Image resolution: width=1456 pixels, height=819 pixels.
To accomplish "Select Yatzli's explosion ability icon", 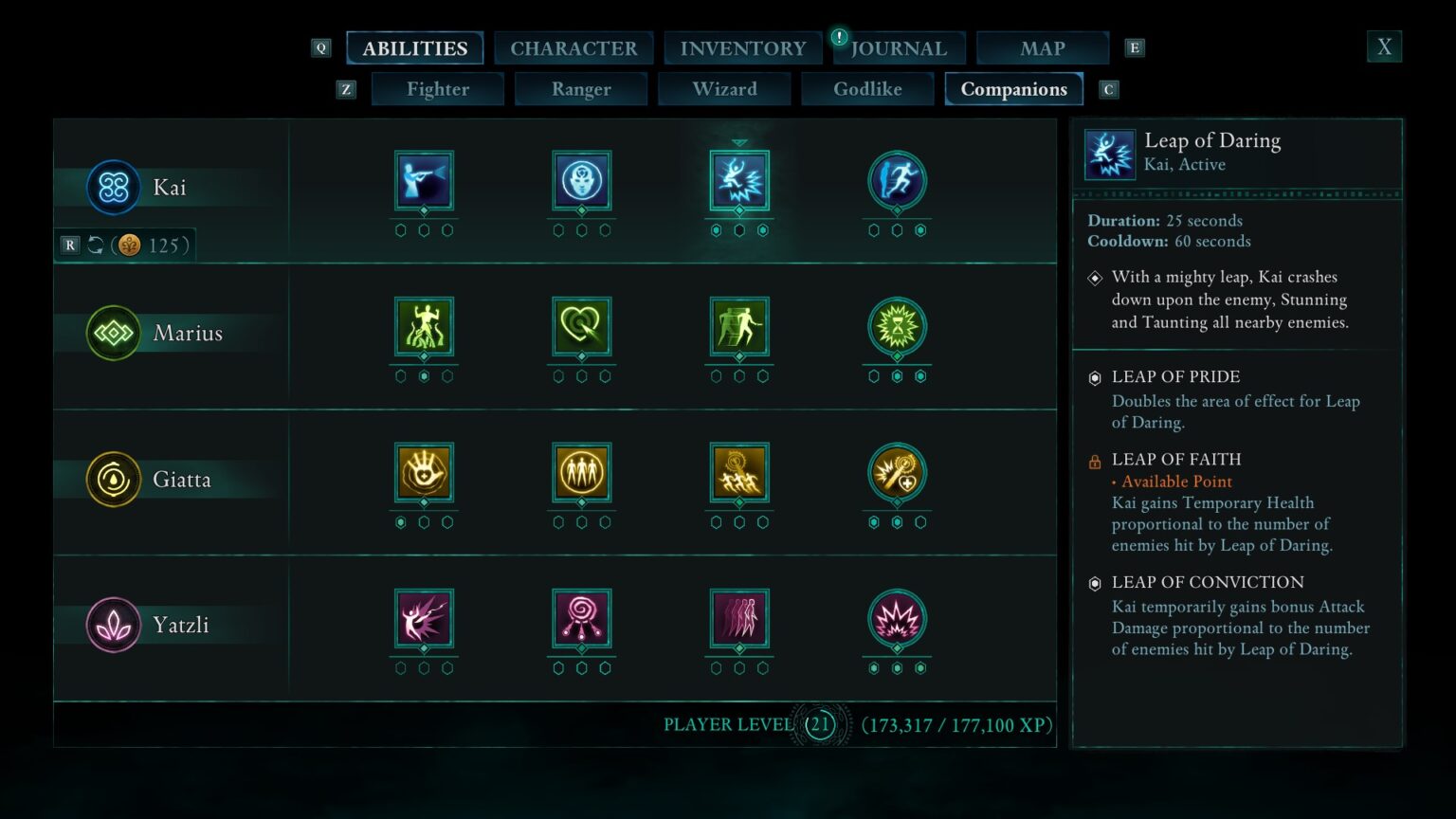I will 897,620.
